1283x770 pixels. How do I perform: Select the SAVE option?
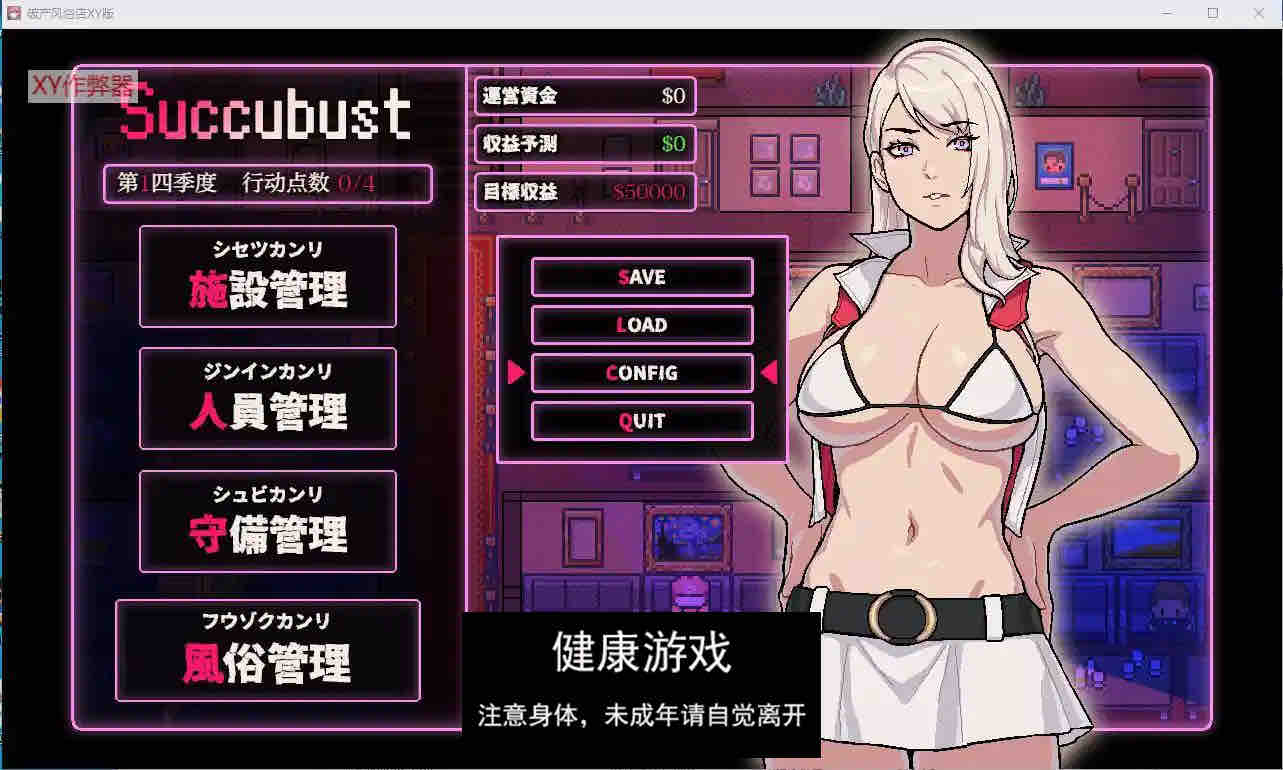[x=643, y=277]
